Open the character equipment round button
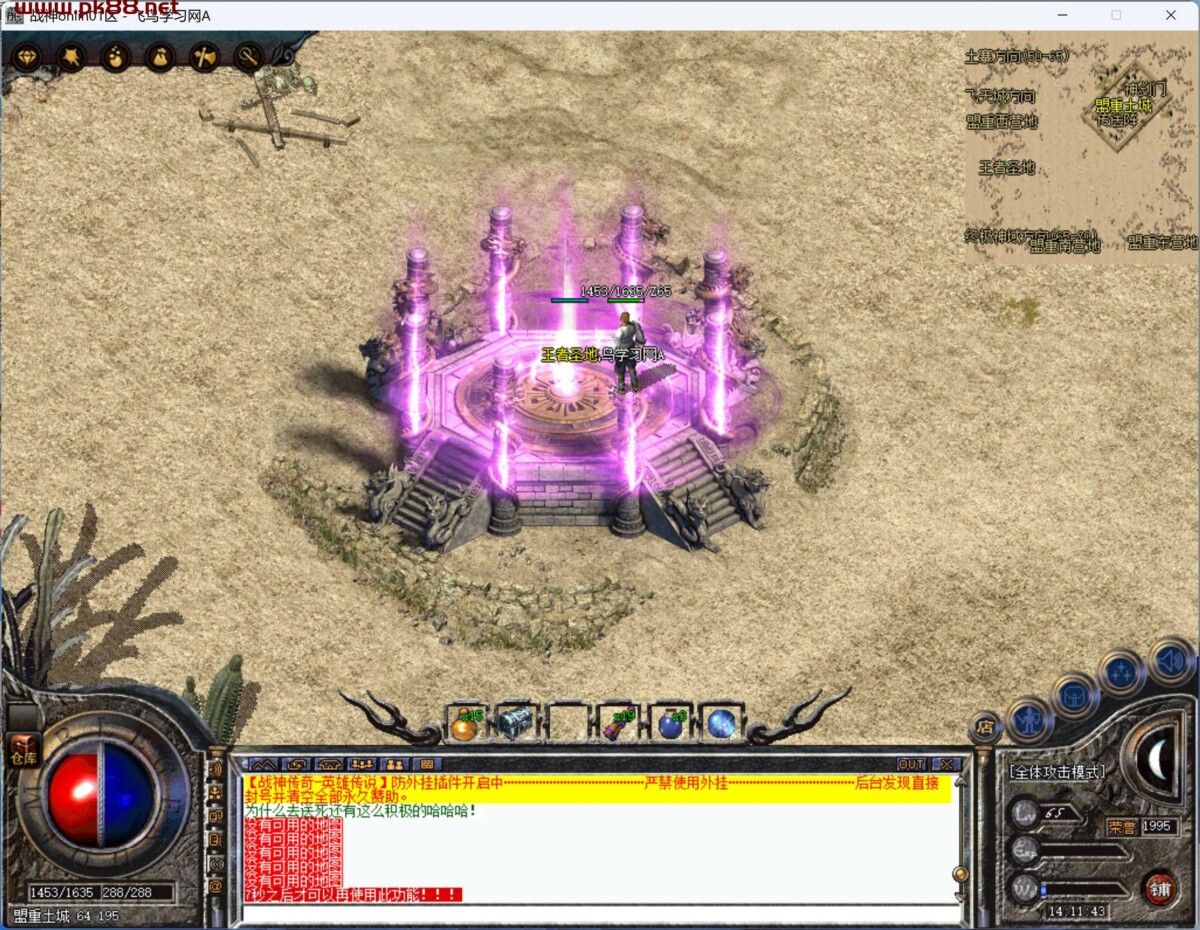The image size is (1200, 930). tap(1028, 718)
